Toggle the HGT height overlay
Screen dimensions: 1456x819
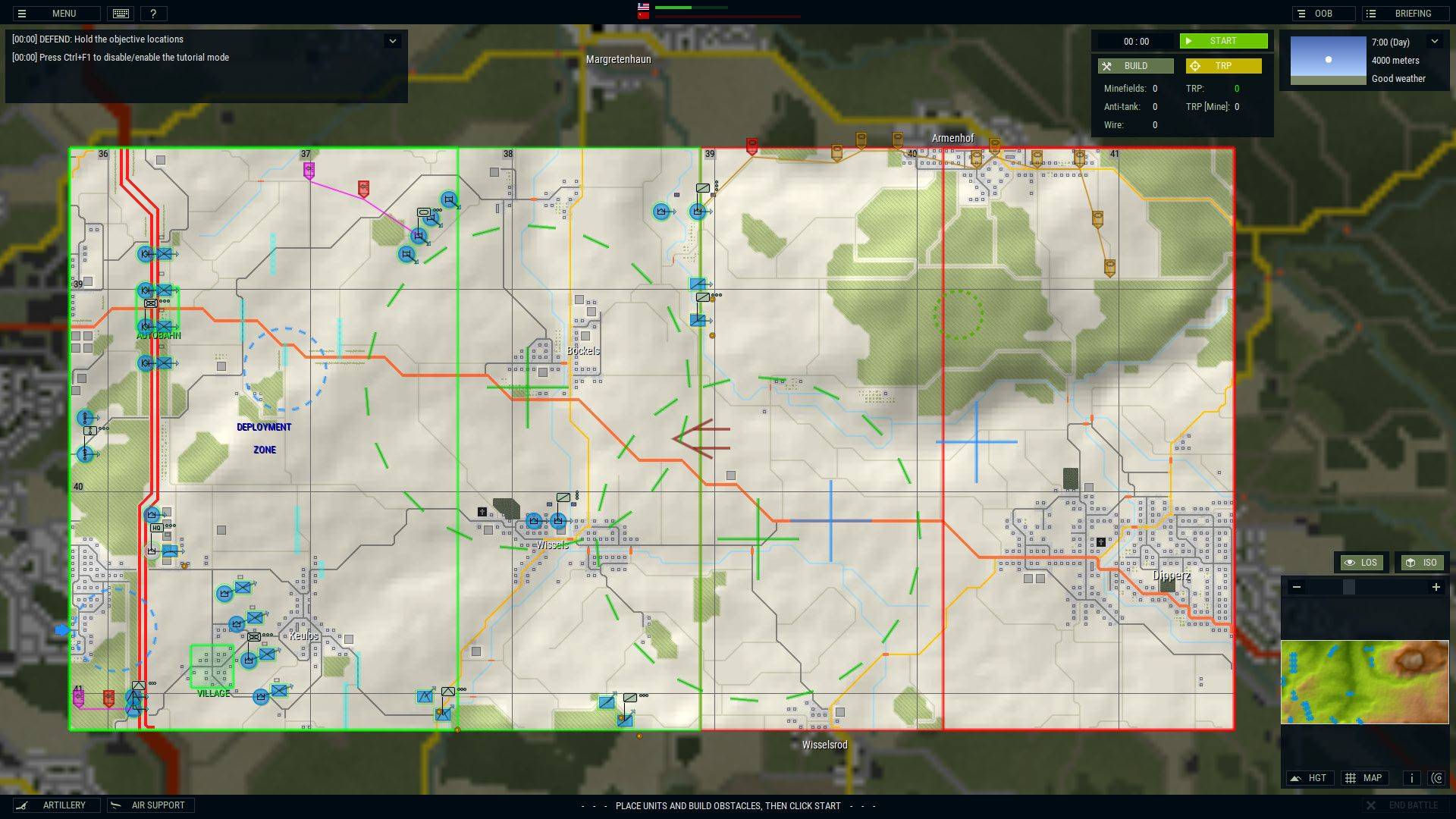point(1310,778)
